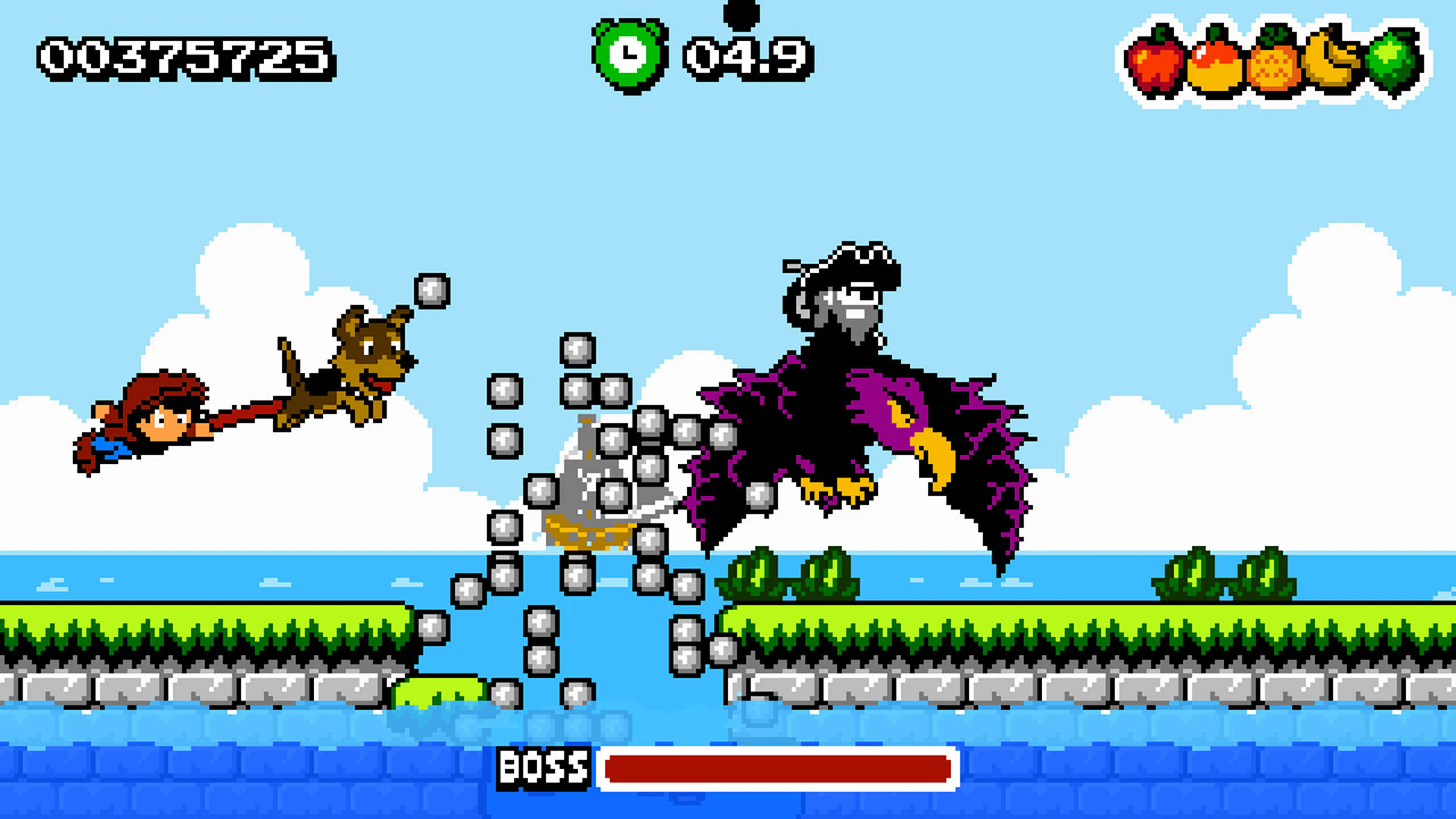Click the black dot above the timer

(x=741, y=11)
